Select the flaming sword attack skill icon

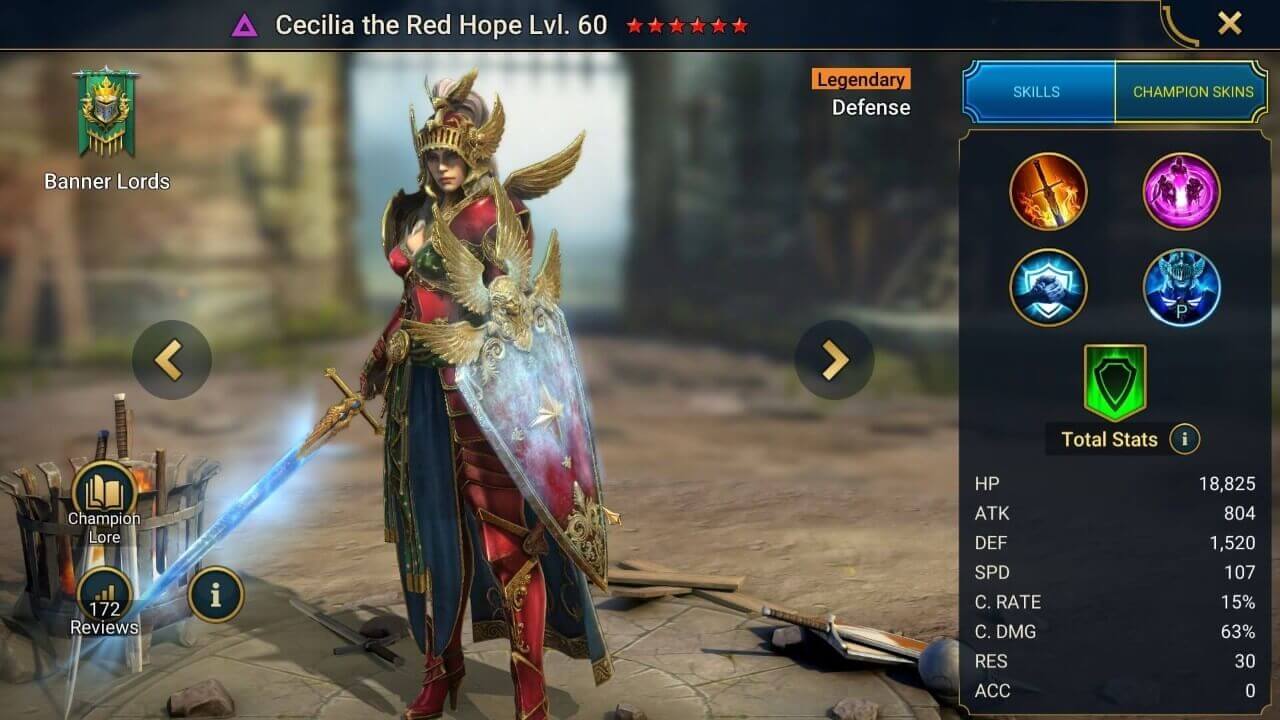tap(1049, 192)
